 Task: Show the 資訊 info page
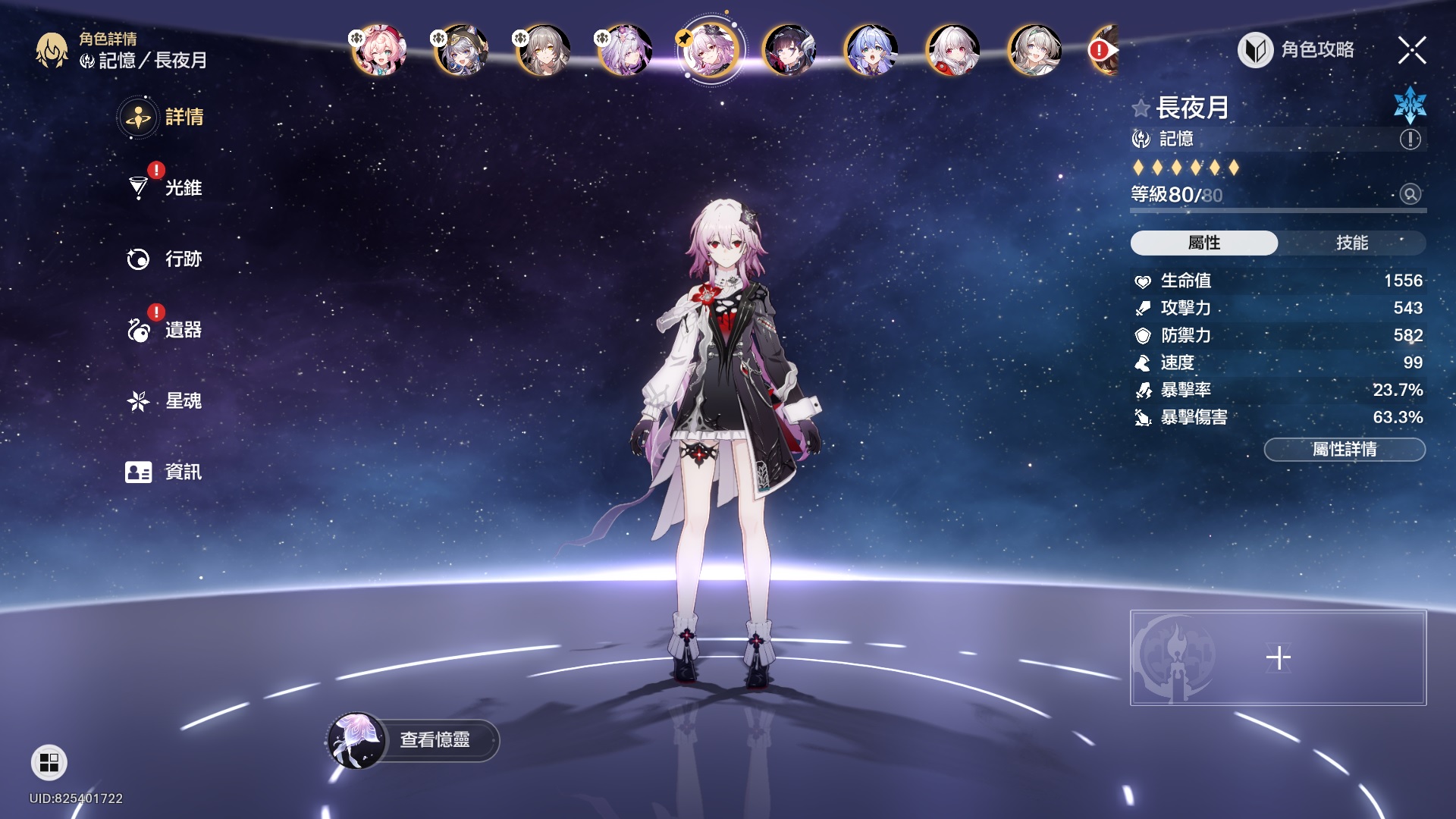point(183,472)
